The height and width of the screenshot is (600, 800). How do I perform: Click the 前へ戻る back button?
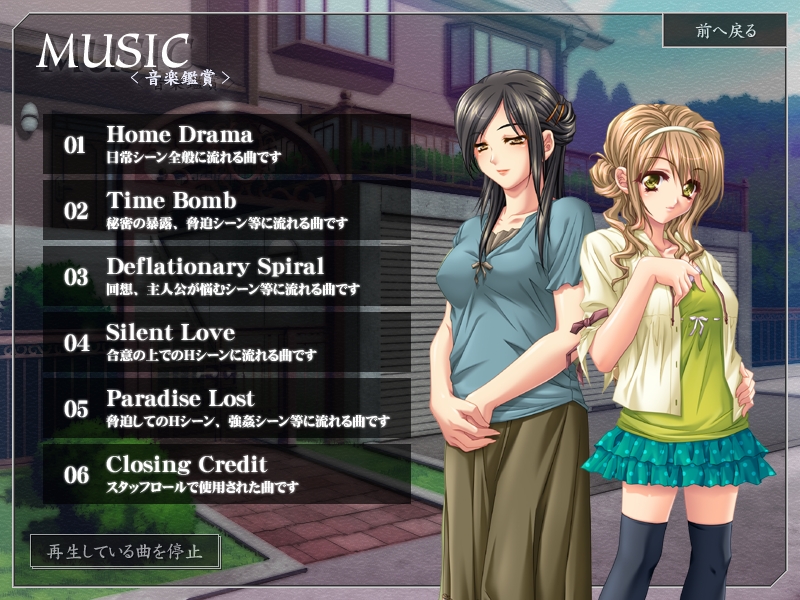pyautogui.click(x=726, y=31)
